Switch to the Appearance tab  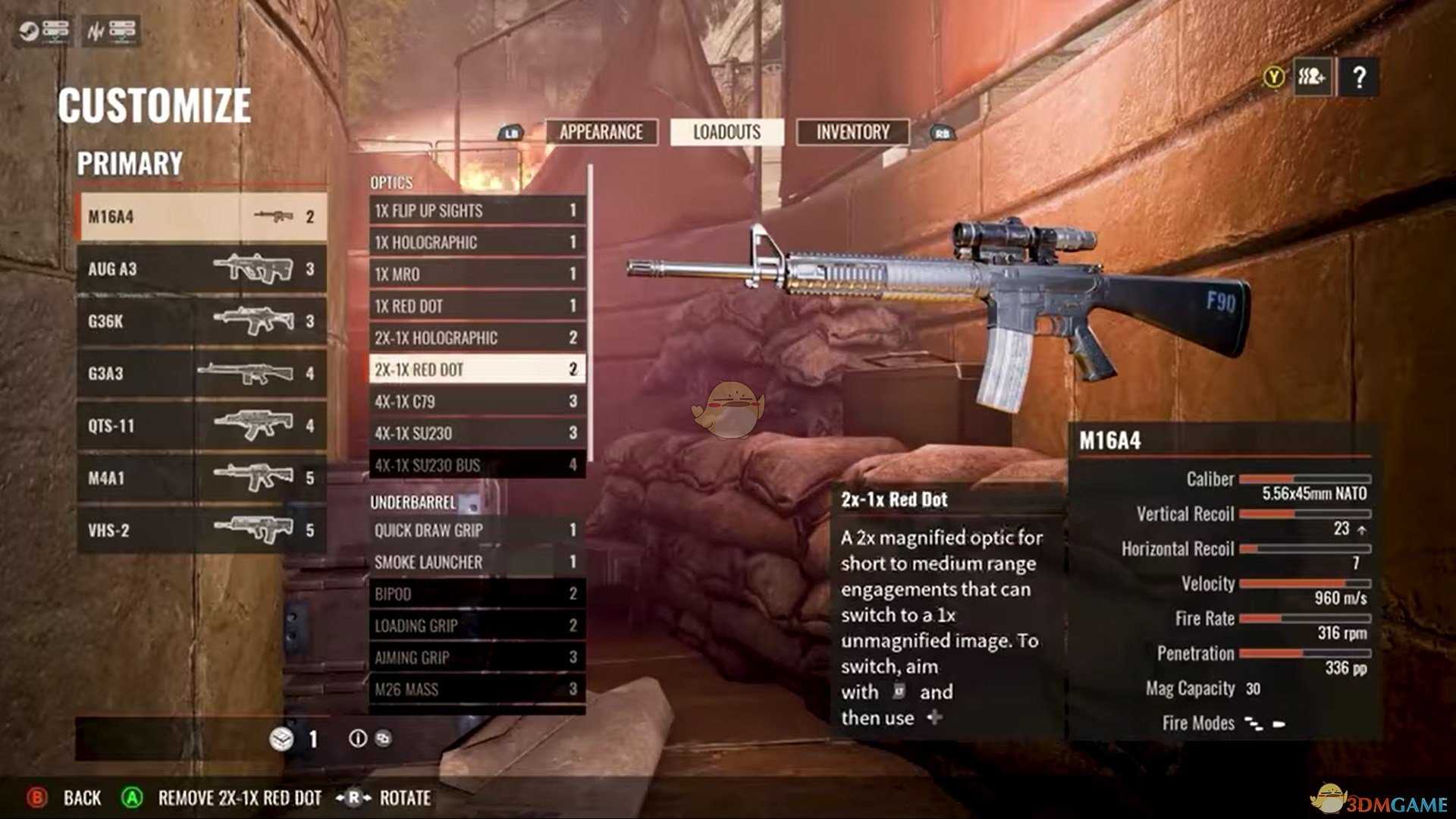click(x=601, y=133)
